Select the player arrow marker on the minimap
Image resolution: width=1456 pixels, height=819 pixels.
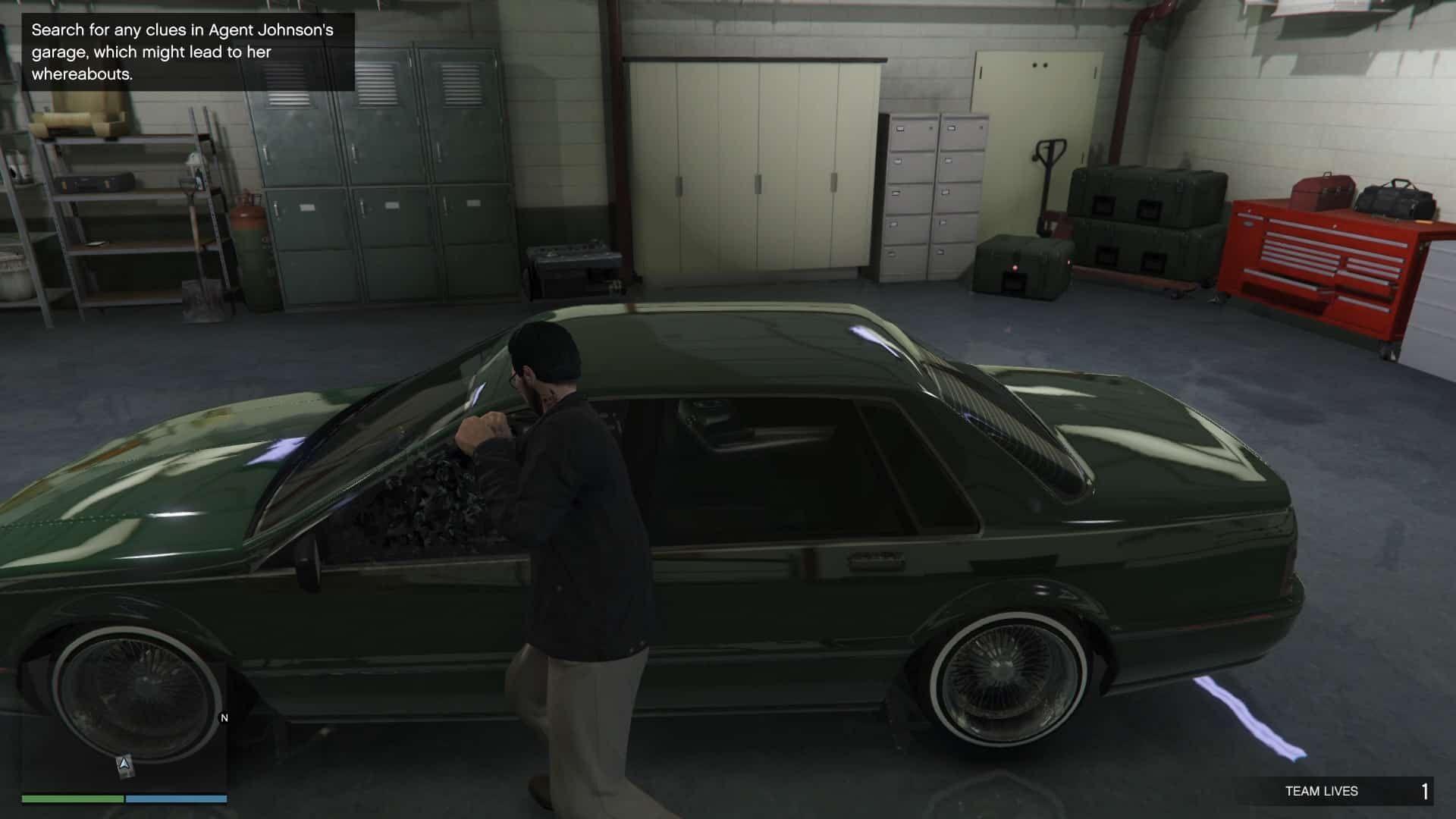tap(126, 765)
